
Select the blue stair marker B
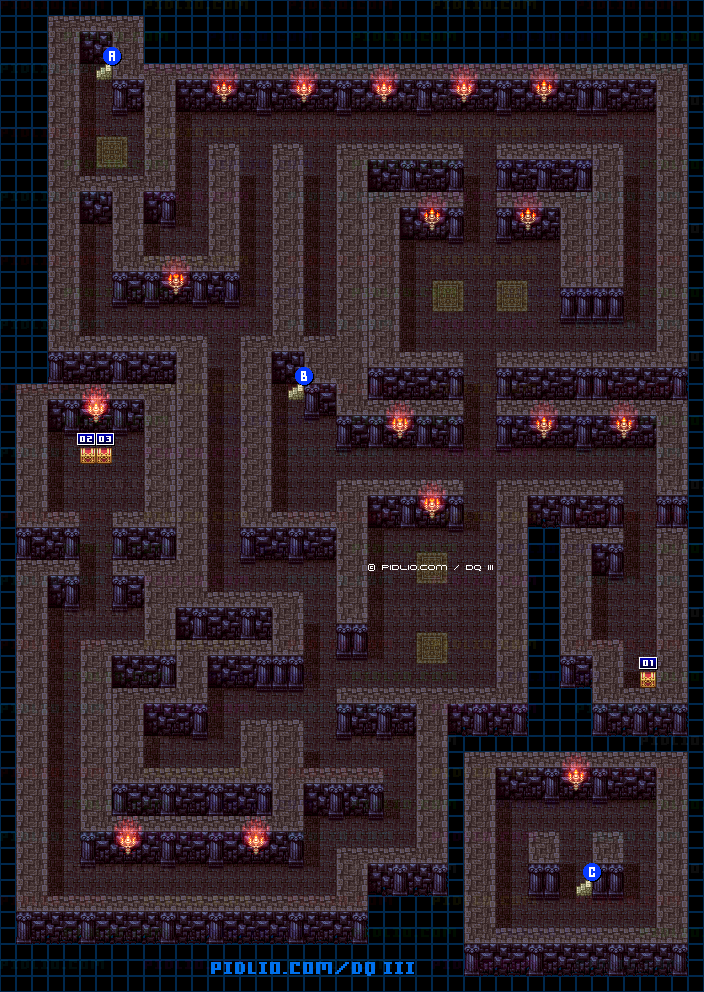click(x=304, y=377)
